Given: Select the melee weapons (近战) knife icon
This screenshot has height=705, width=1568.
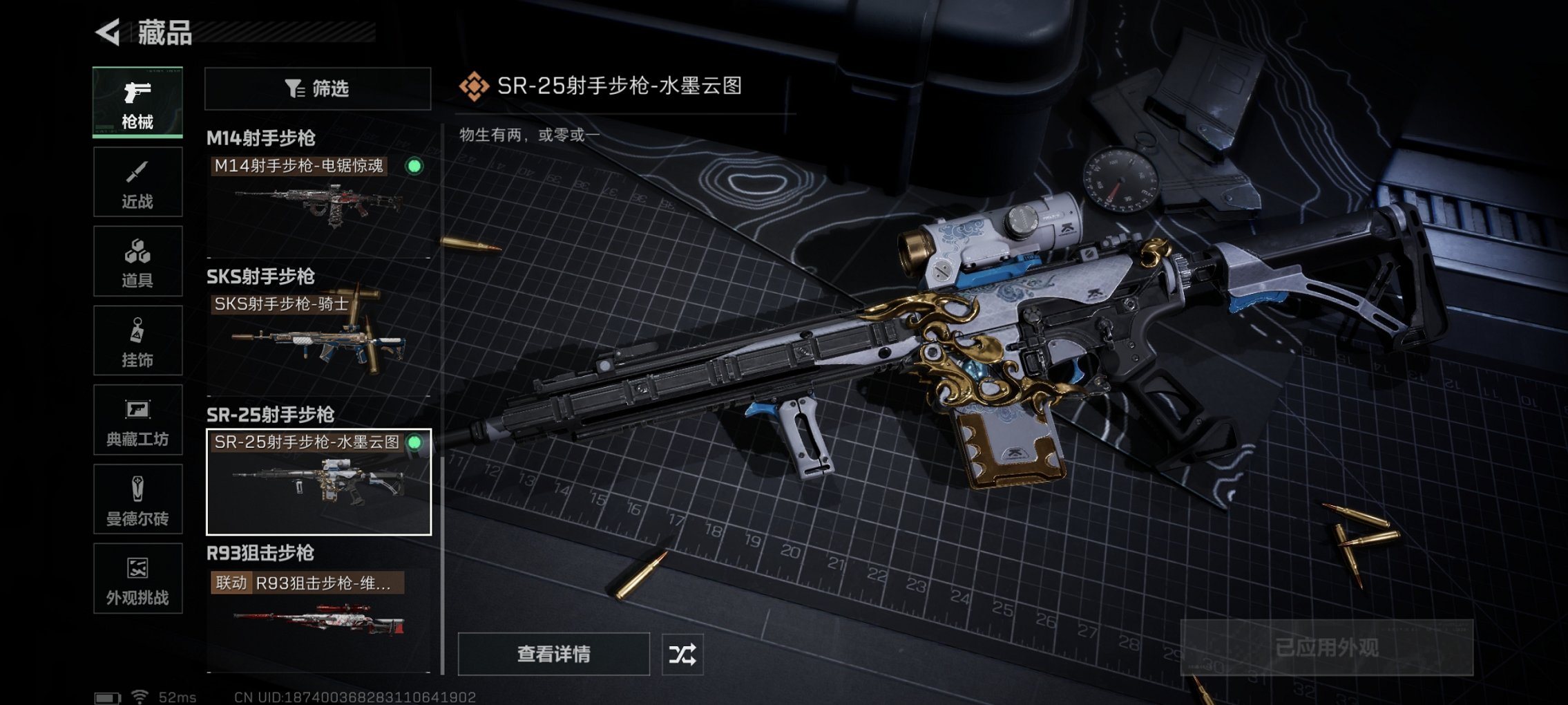Looking at the screenshot, I should tap(137, 181).
